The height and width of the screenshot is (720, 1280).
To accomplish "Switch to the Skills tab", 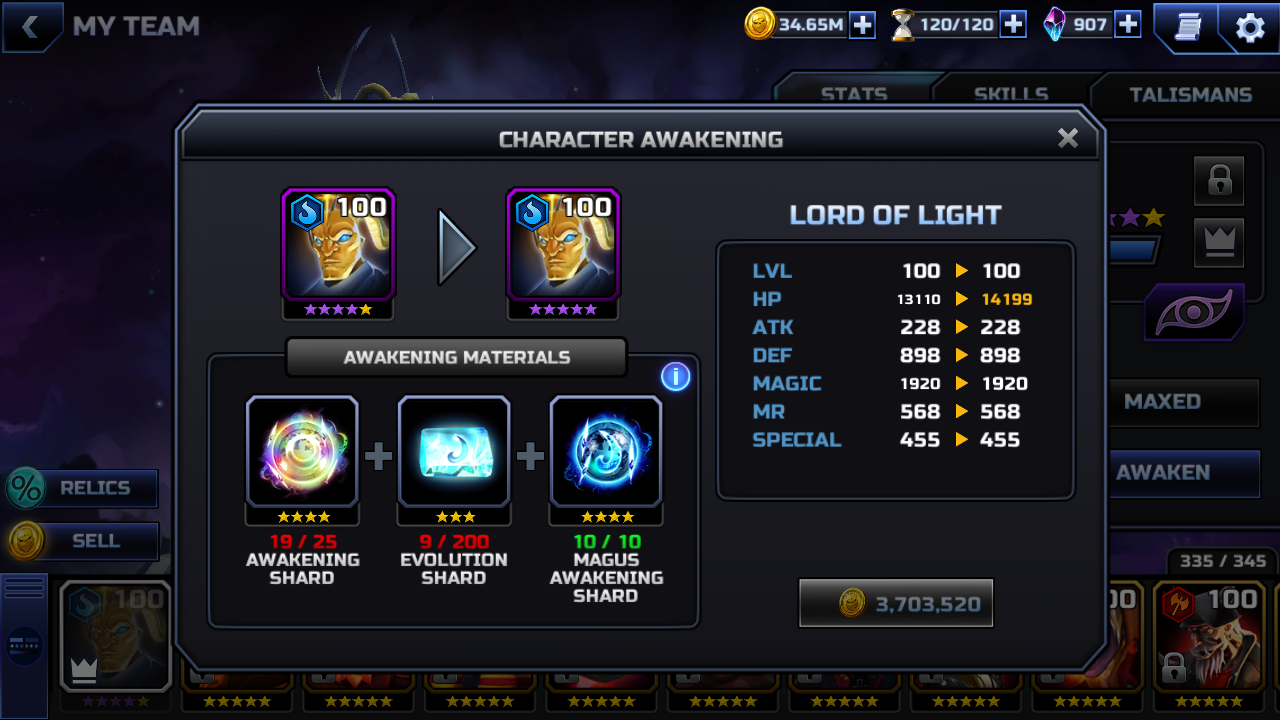I will (x=1011, y=94).
